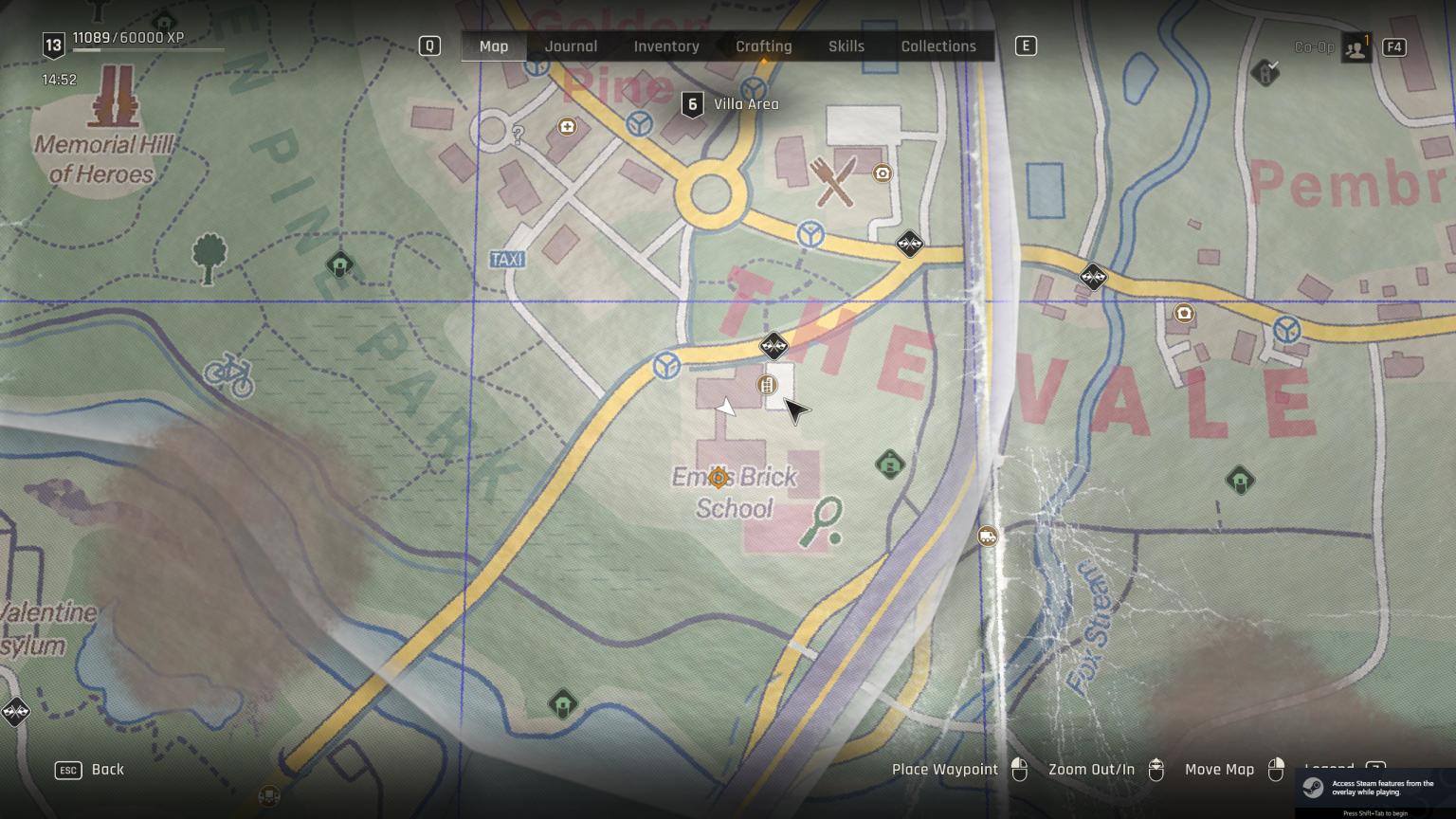Open the Co-Op players icon in the top right
The height and width of the screenshot is (819, 1456).
pos(1355,46)
